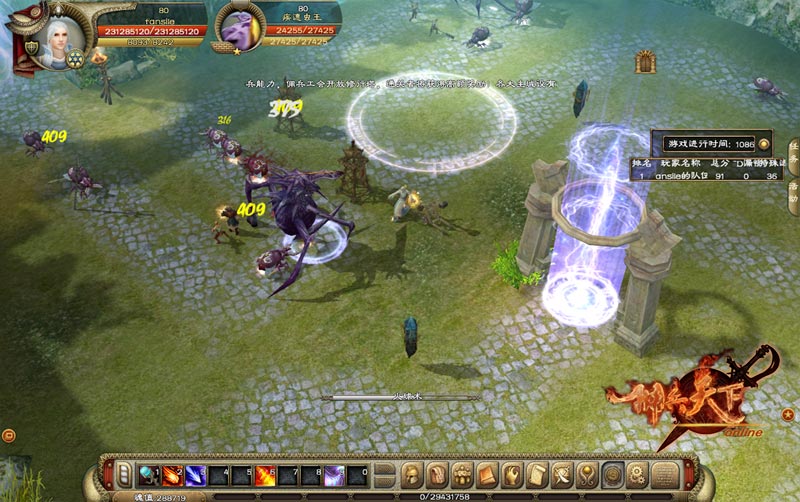The height and width of the screenshot is (502, 800).
Task: Toggle the hotbar page switcher on the left end
Action: click(x=124, y=473)
